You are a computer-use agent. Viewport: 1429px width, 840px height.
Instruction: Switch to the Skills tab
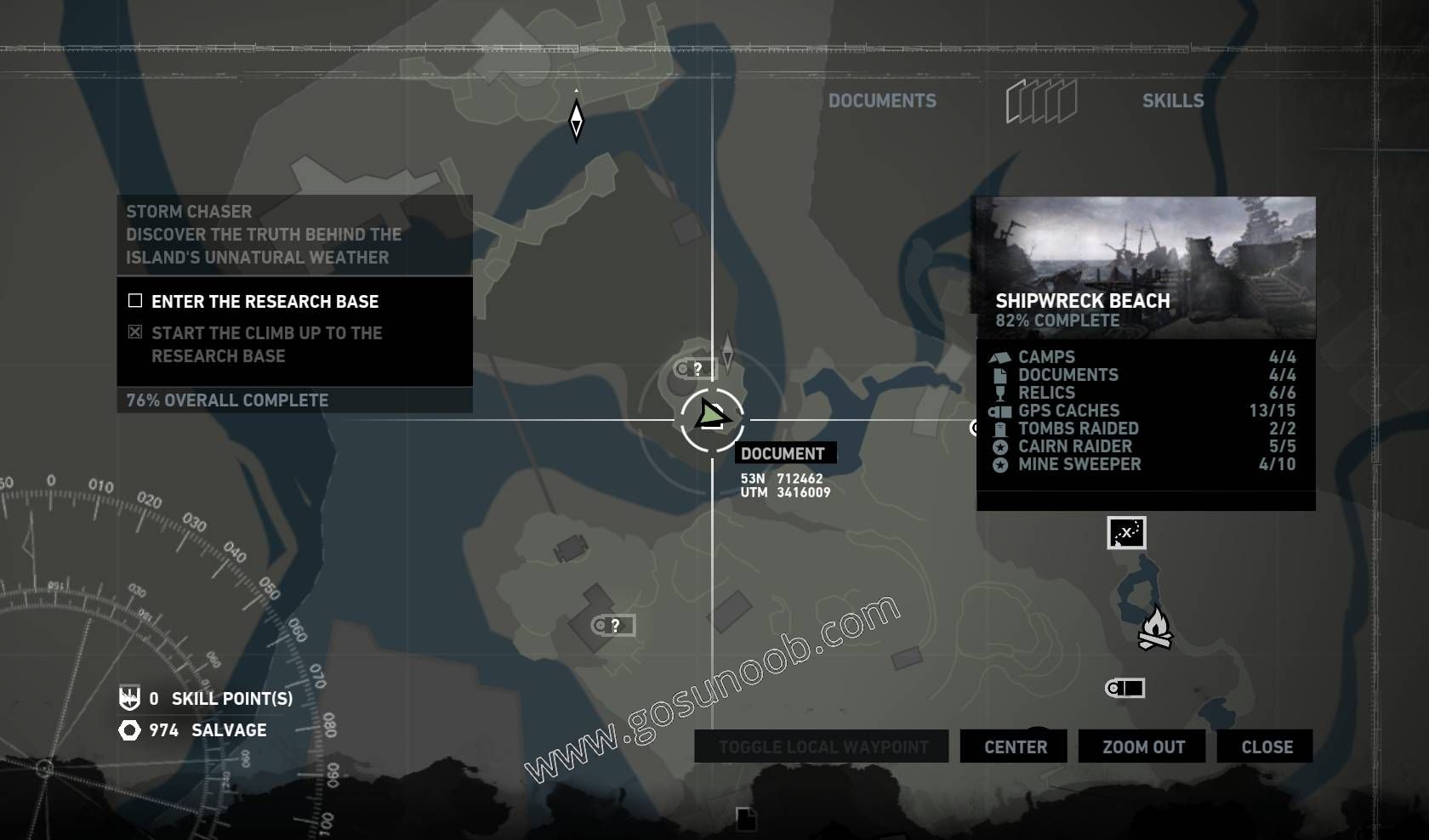click(1174, 100)
